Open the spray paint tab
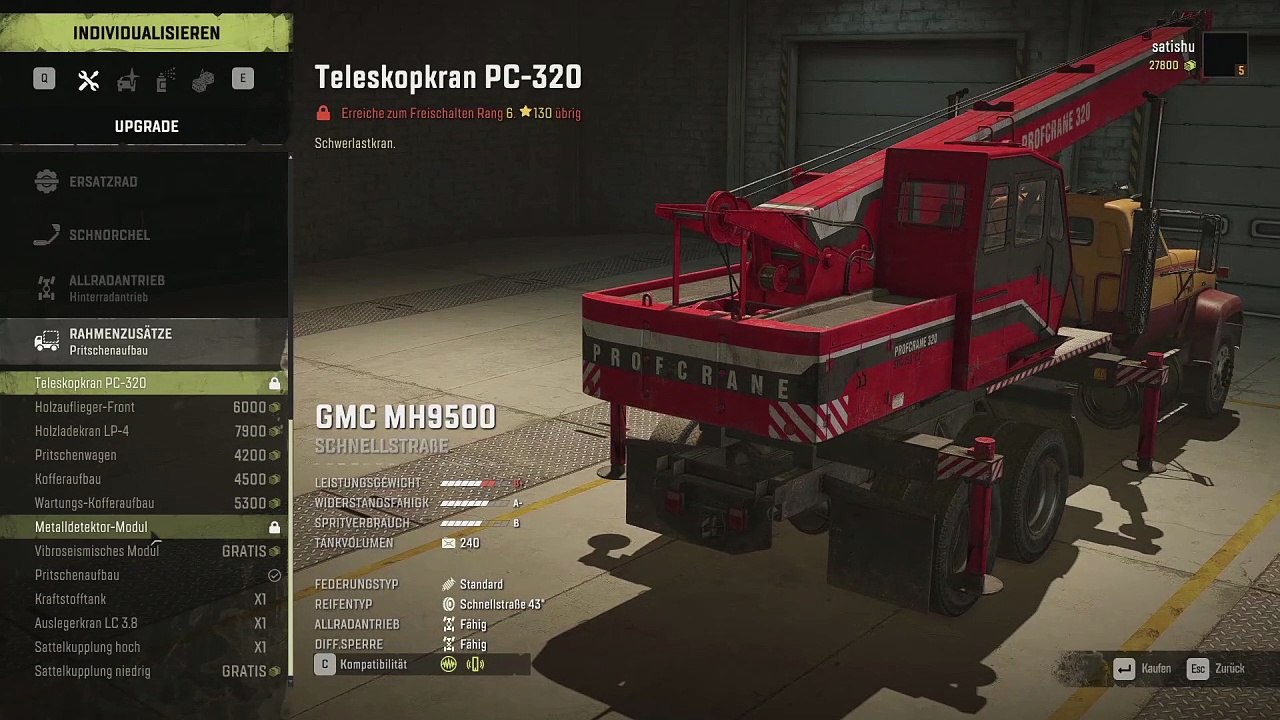Image resolution: width=1280 pixels, height=720 pixels. click(166, 81)
